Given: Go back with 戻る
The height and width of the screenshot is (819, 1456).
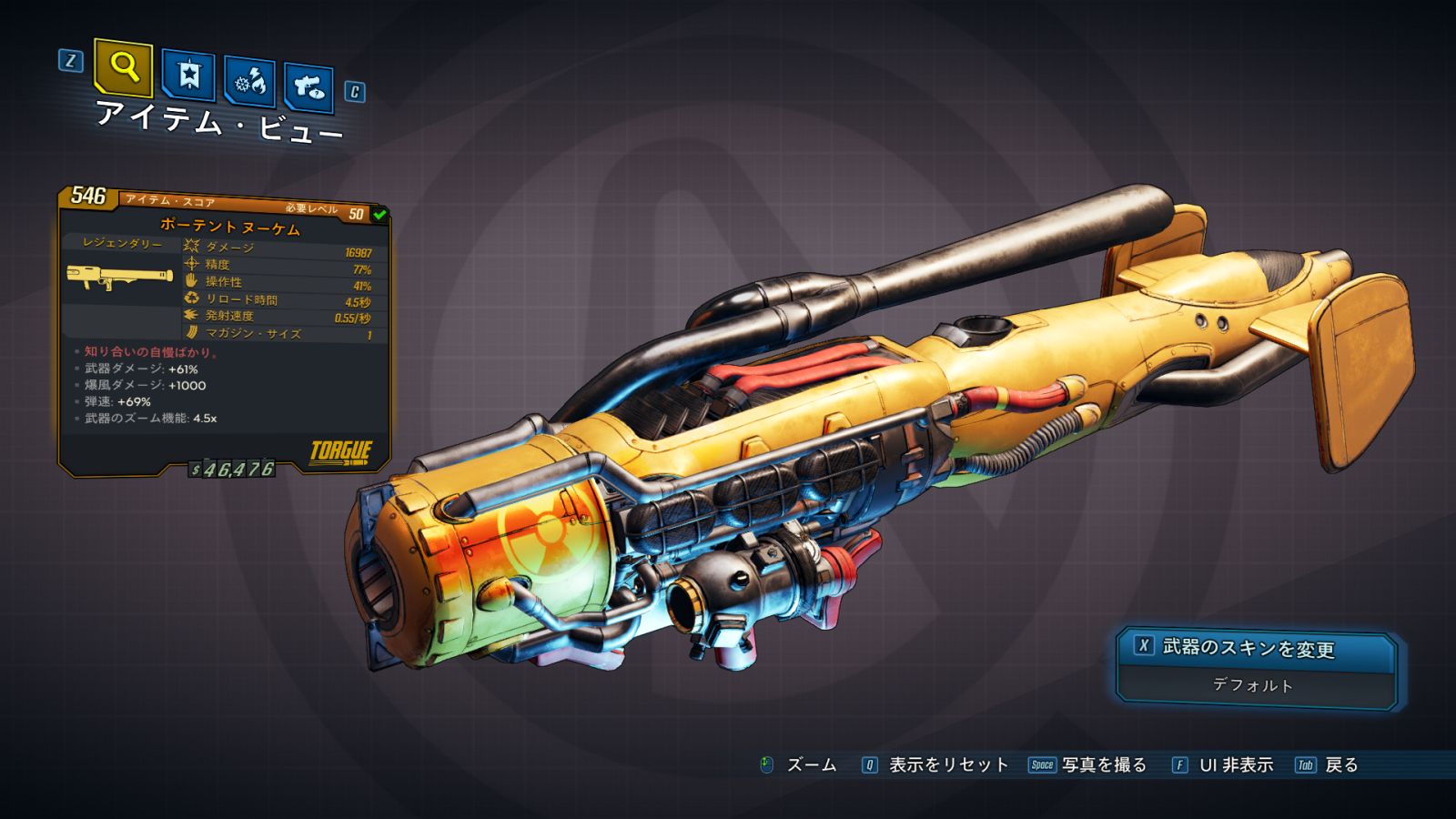Looking at the screenshot, I should tap(1340, 765).
